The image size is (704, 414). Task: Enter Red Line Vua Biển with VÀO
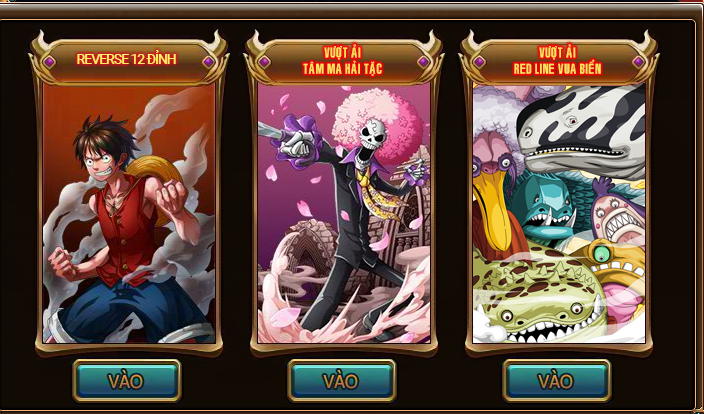pos(556,380)
